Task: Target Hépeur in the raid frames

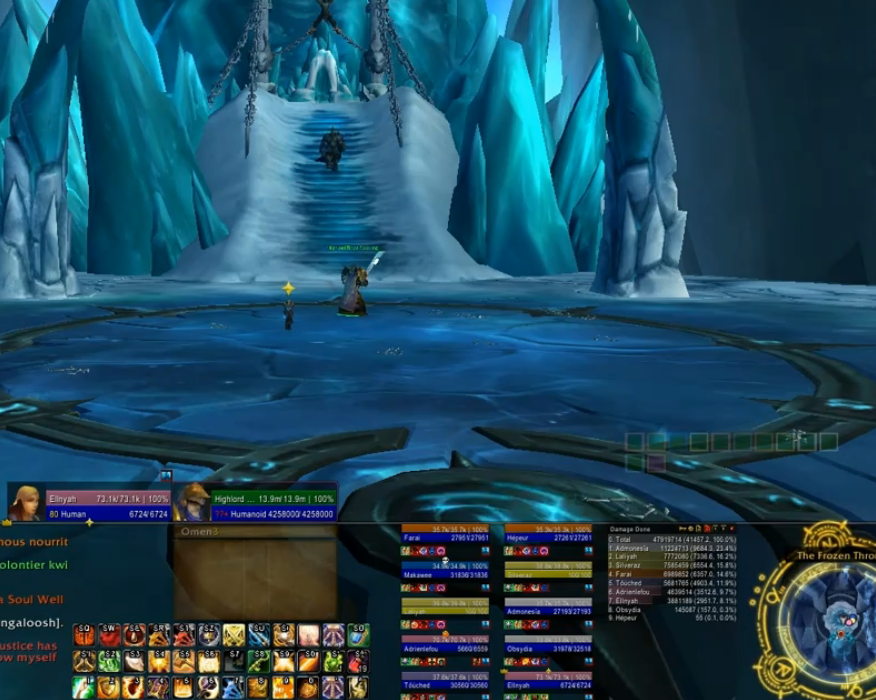Action: click(x=548, y=538)
